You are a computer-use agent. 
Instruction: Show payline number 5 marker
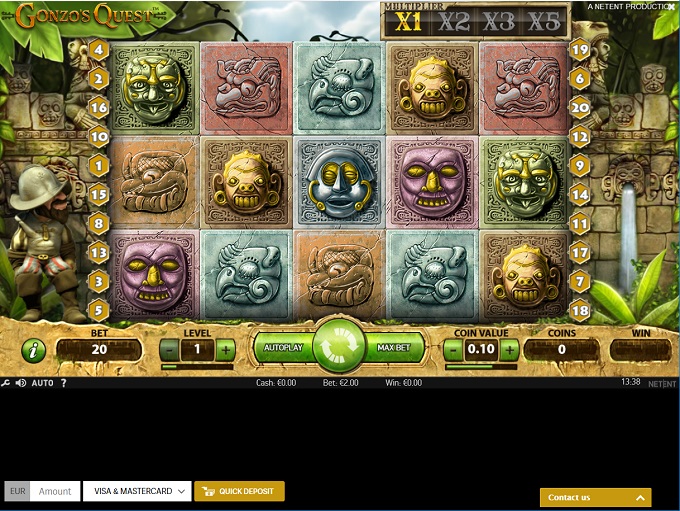click(98, 311)
